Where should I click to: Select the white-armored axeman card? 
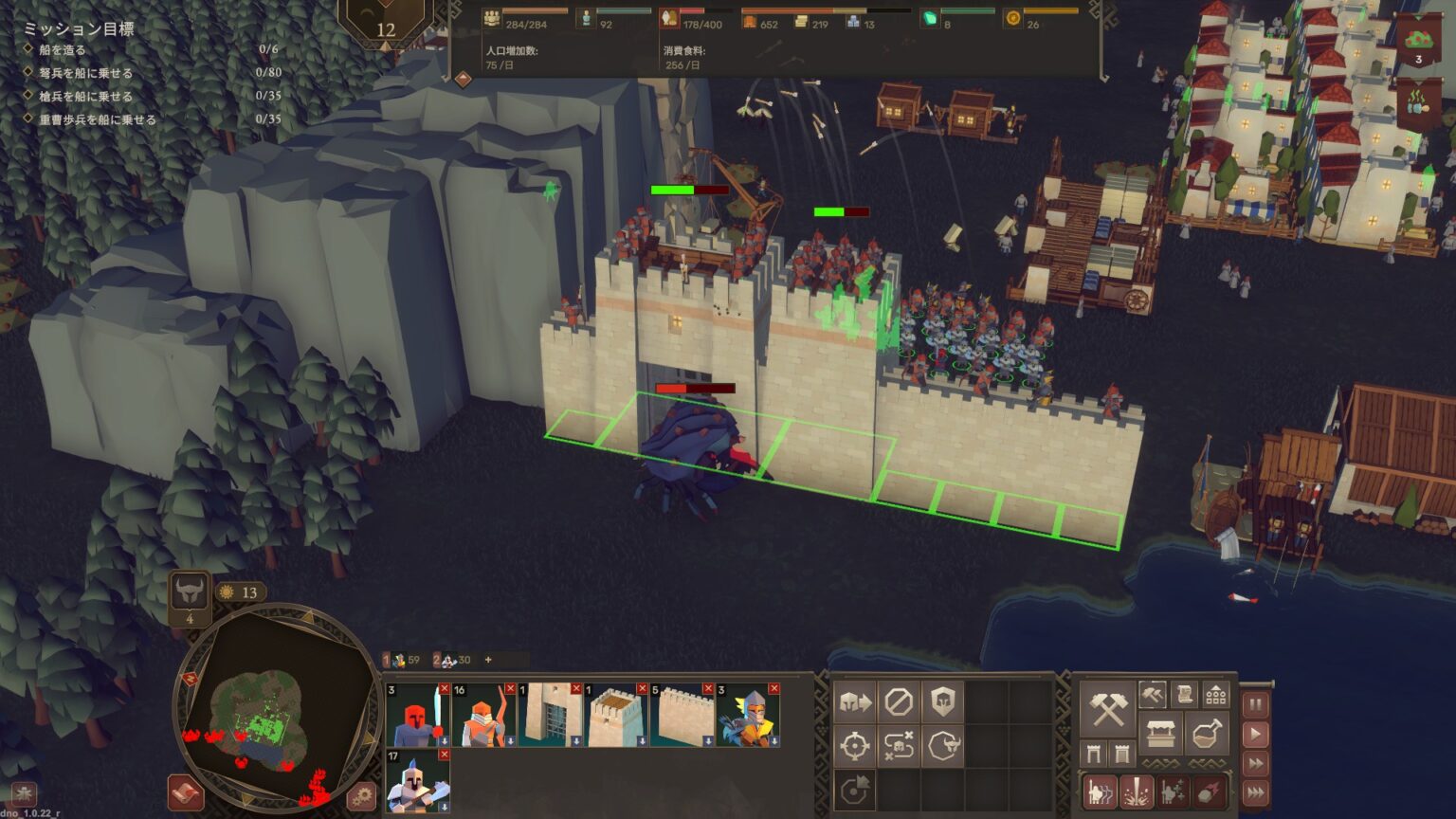(418, 781)
